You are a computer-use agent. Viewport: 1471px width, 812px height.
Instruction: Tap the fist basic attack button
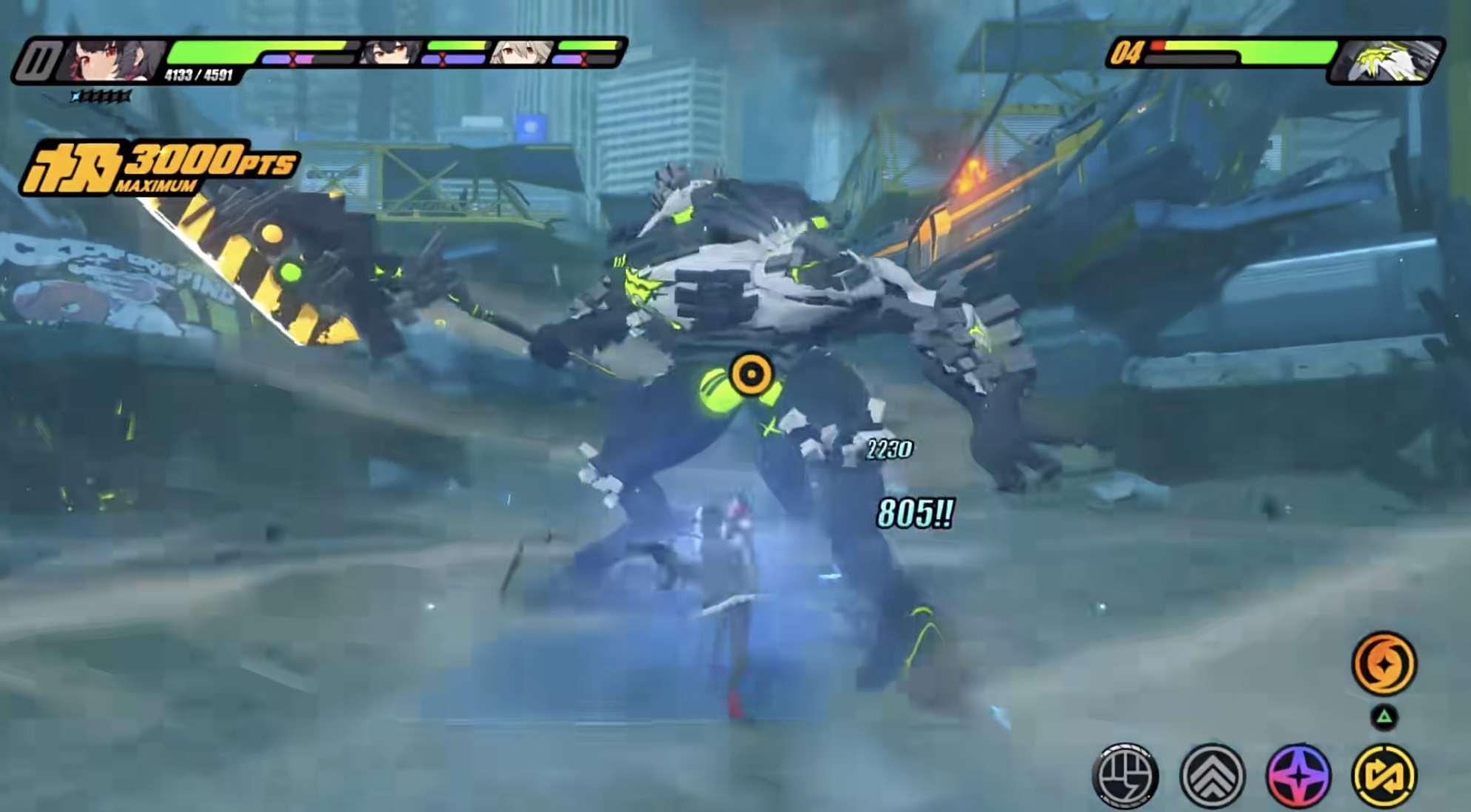(1125, 775)
